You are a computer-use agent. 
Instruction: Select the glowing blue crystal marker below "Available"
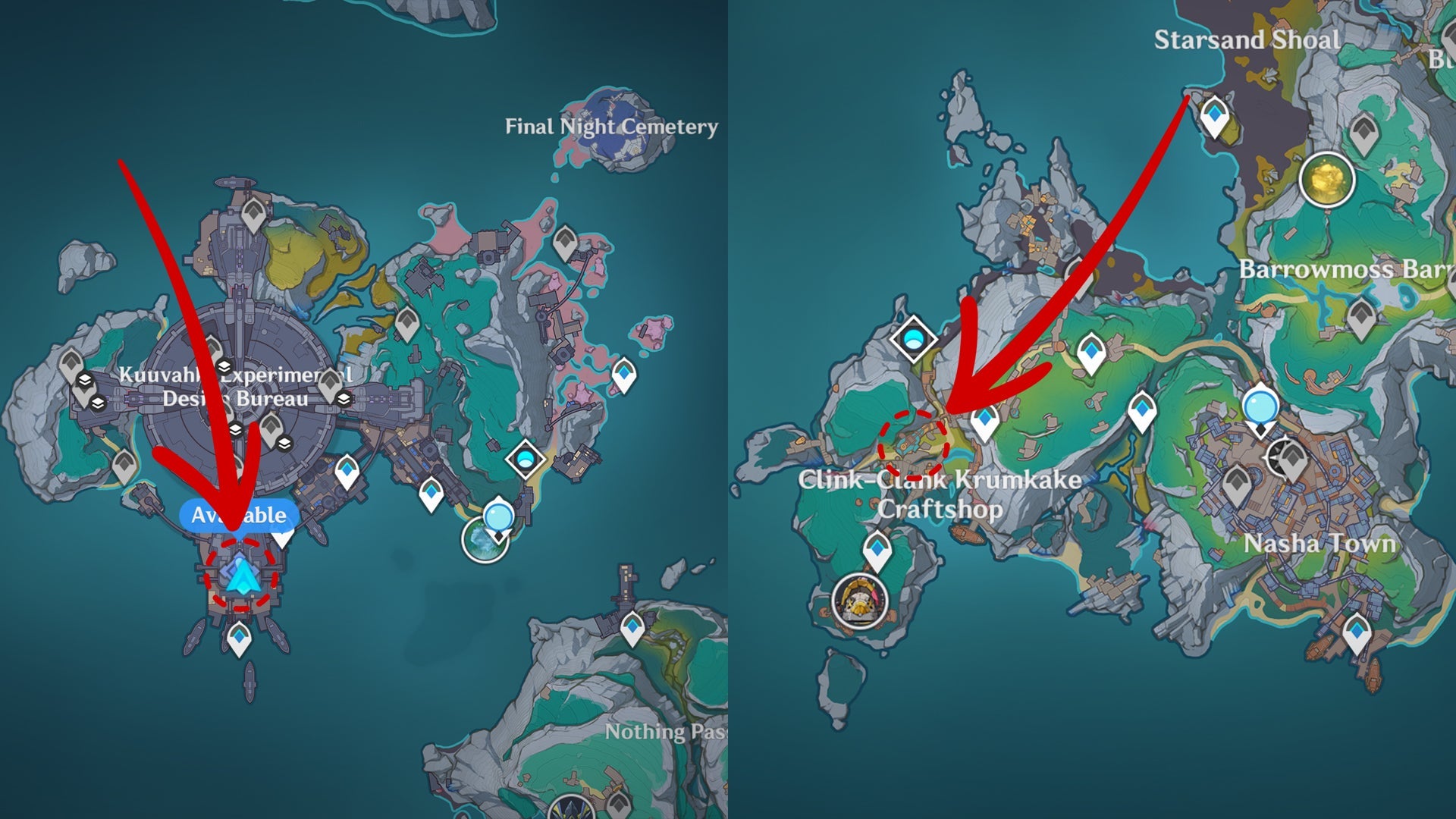pyautogui.click(x=242, y=576)
